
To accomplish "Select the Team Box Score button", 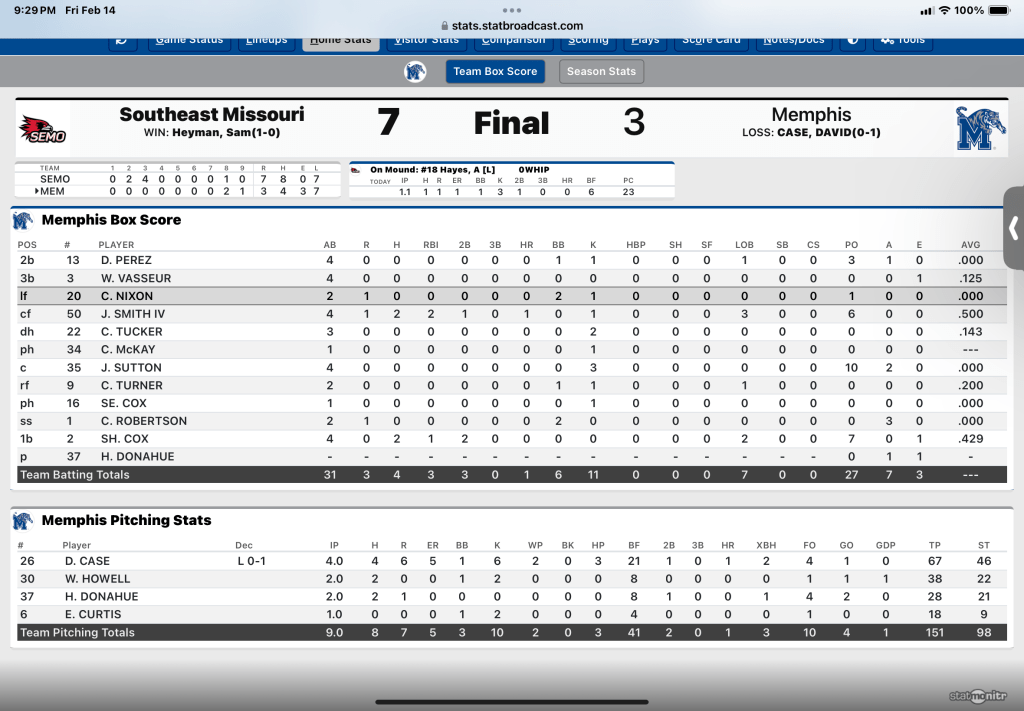I will (495, 71).
